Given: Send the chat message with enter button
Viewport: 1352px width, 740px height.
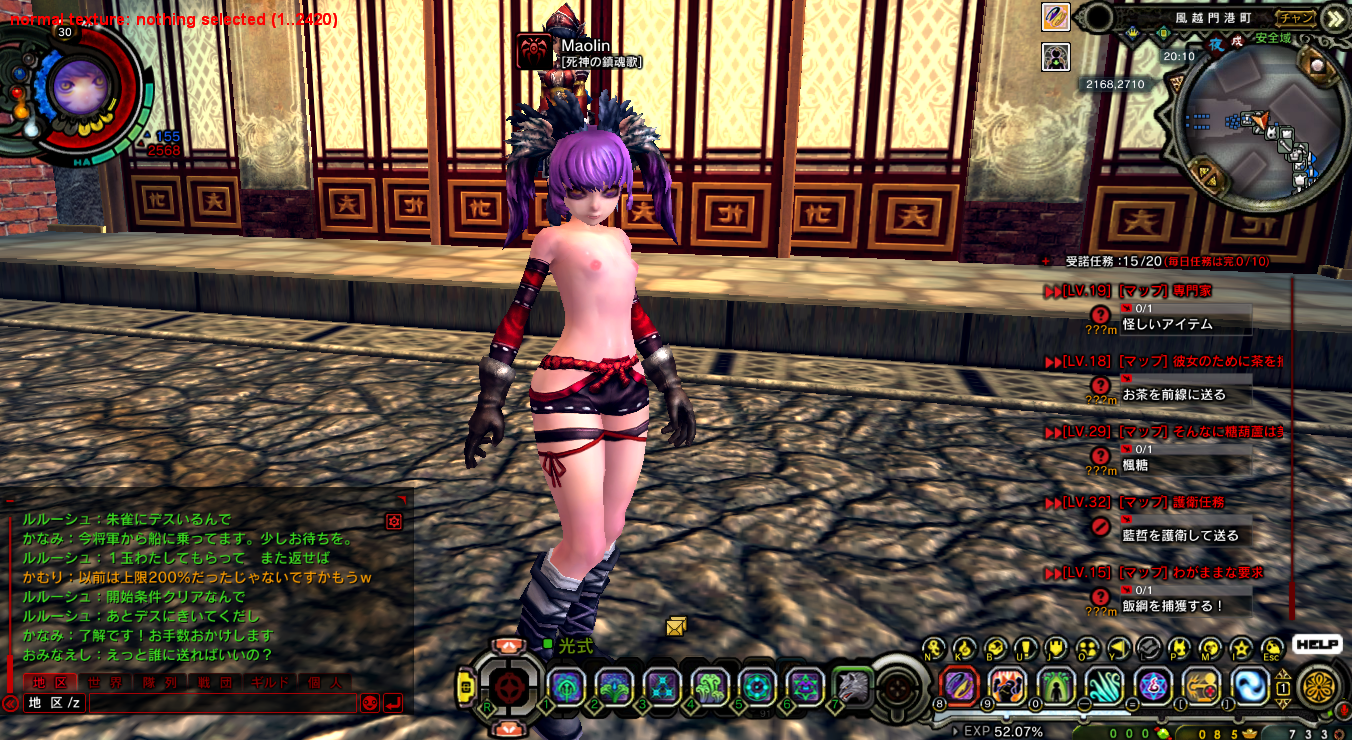Looking at the screenshot, I should [x=393, y=703].
